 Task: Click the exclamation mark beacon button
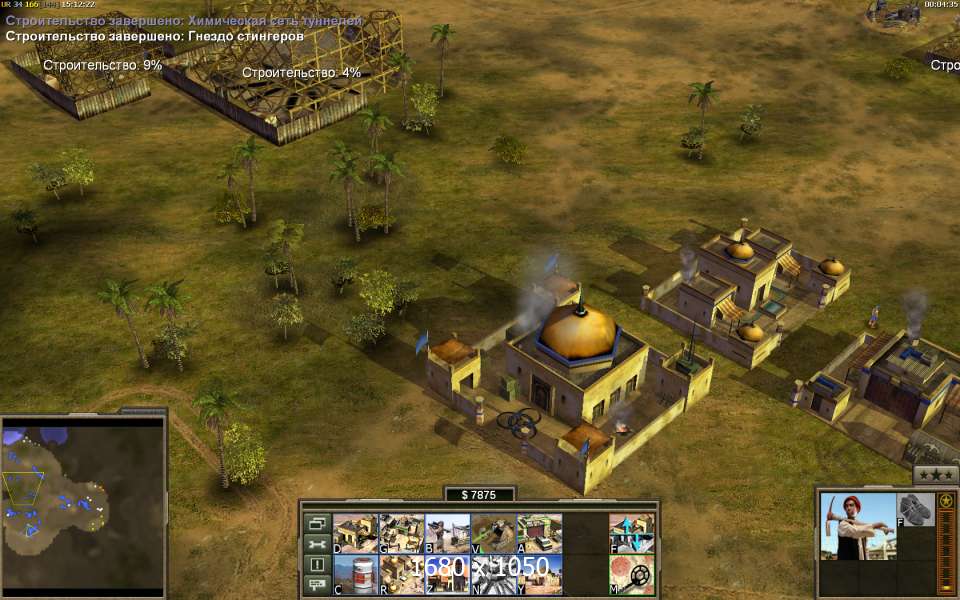pos(317,565)
